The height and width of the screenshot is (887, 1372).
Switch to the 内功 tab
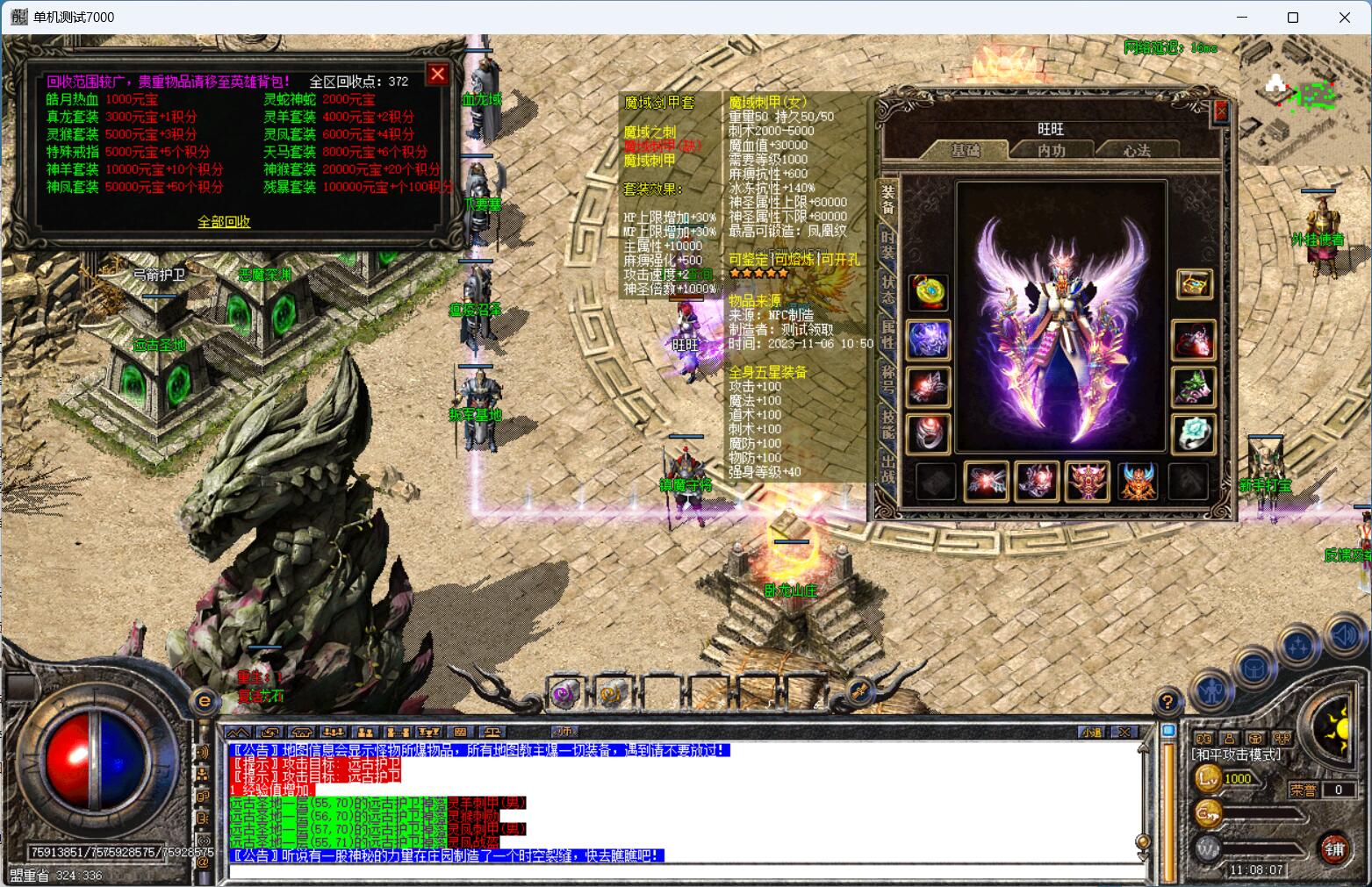point(1051,151)
